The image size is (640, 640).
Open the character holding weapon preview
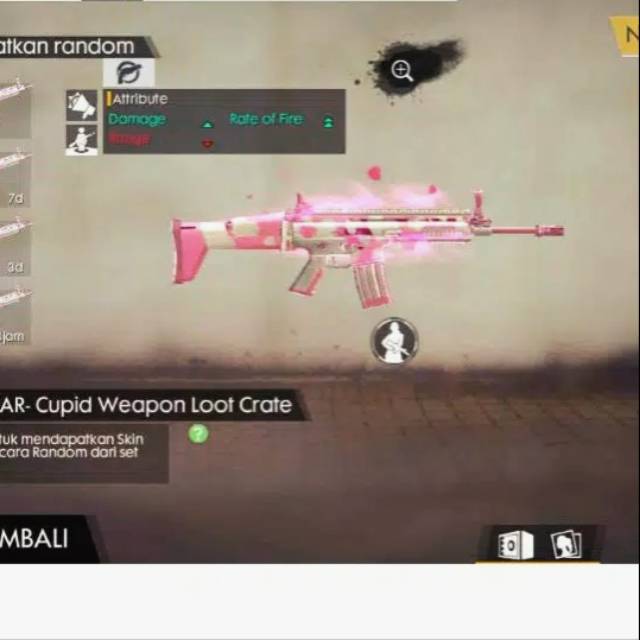tap(395, 341)
